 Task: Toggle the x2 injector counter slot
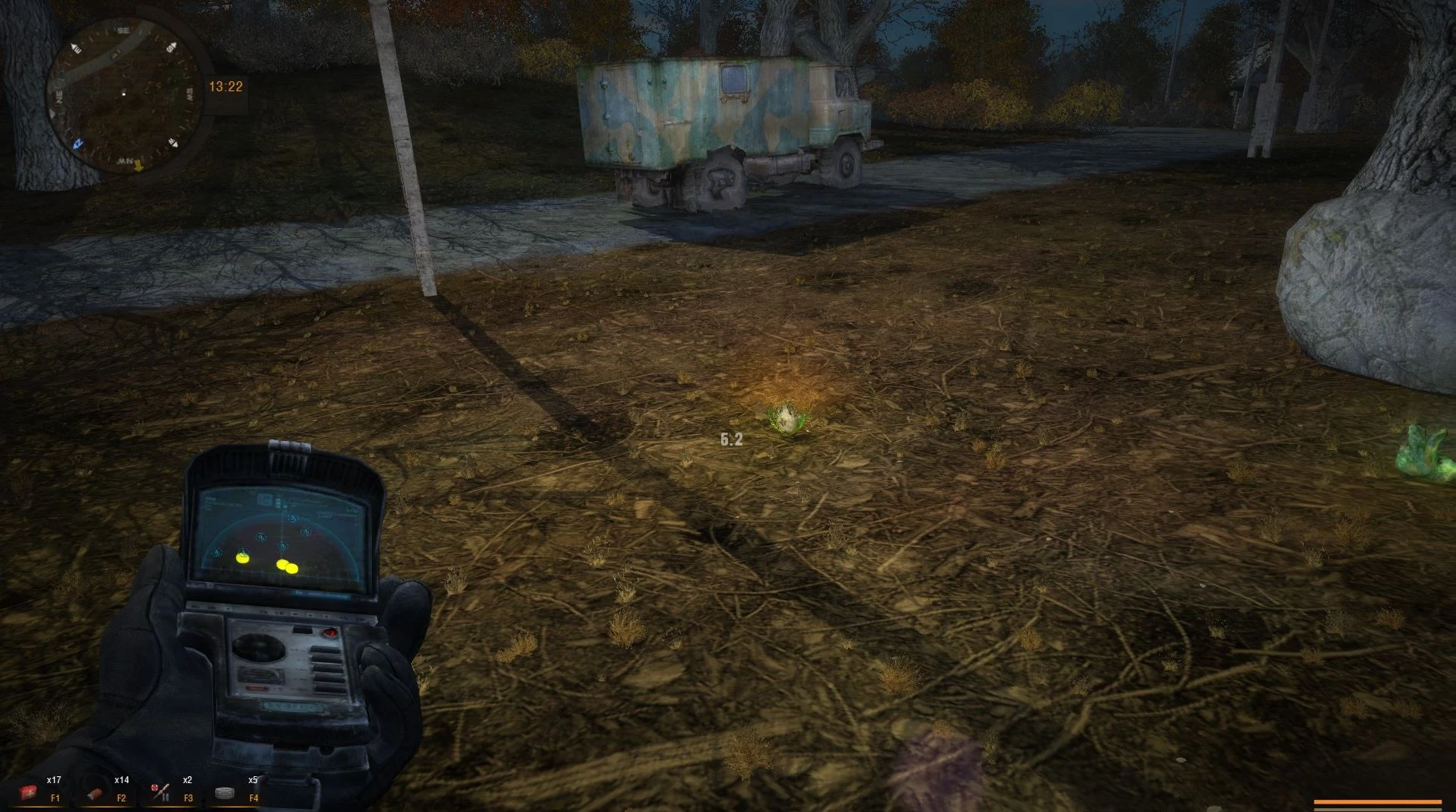[186, 780]
